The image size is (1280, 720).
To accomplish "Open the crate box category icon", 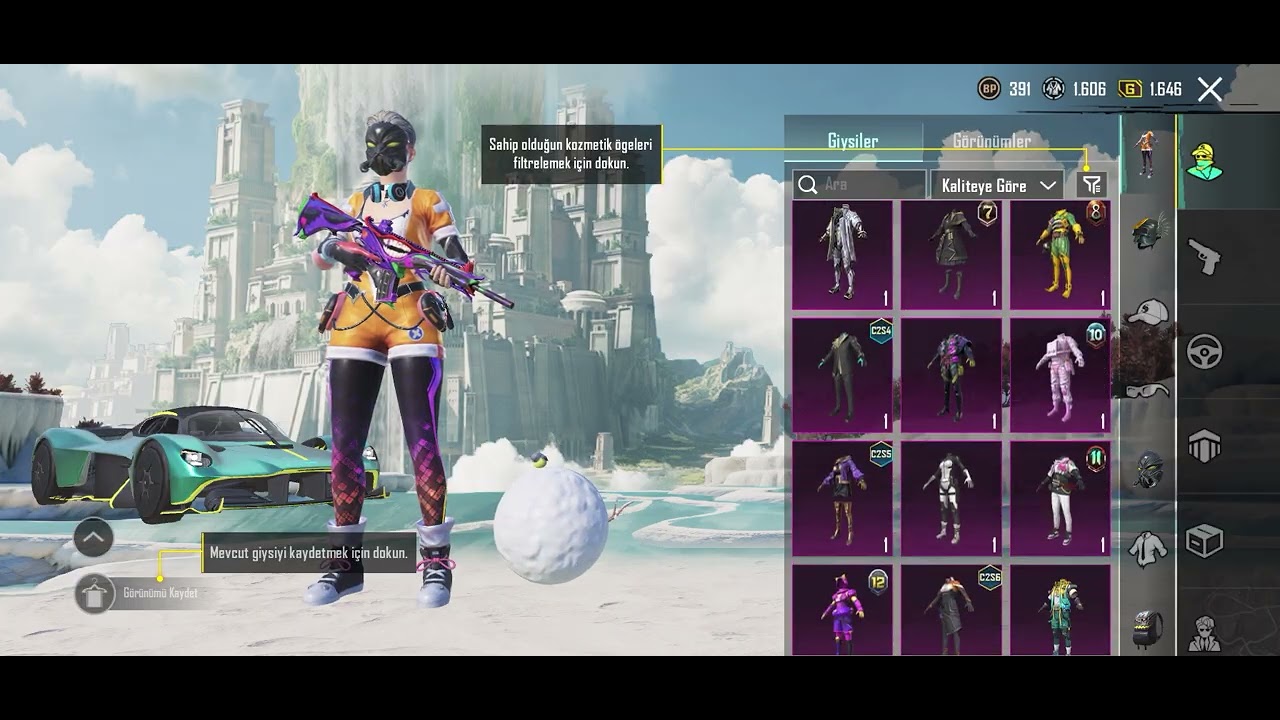I will tap(1204, 541).
